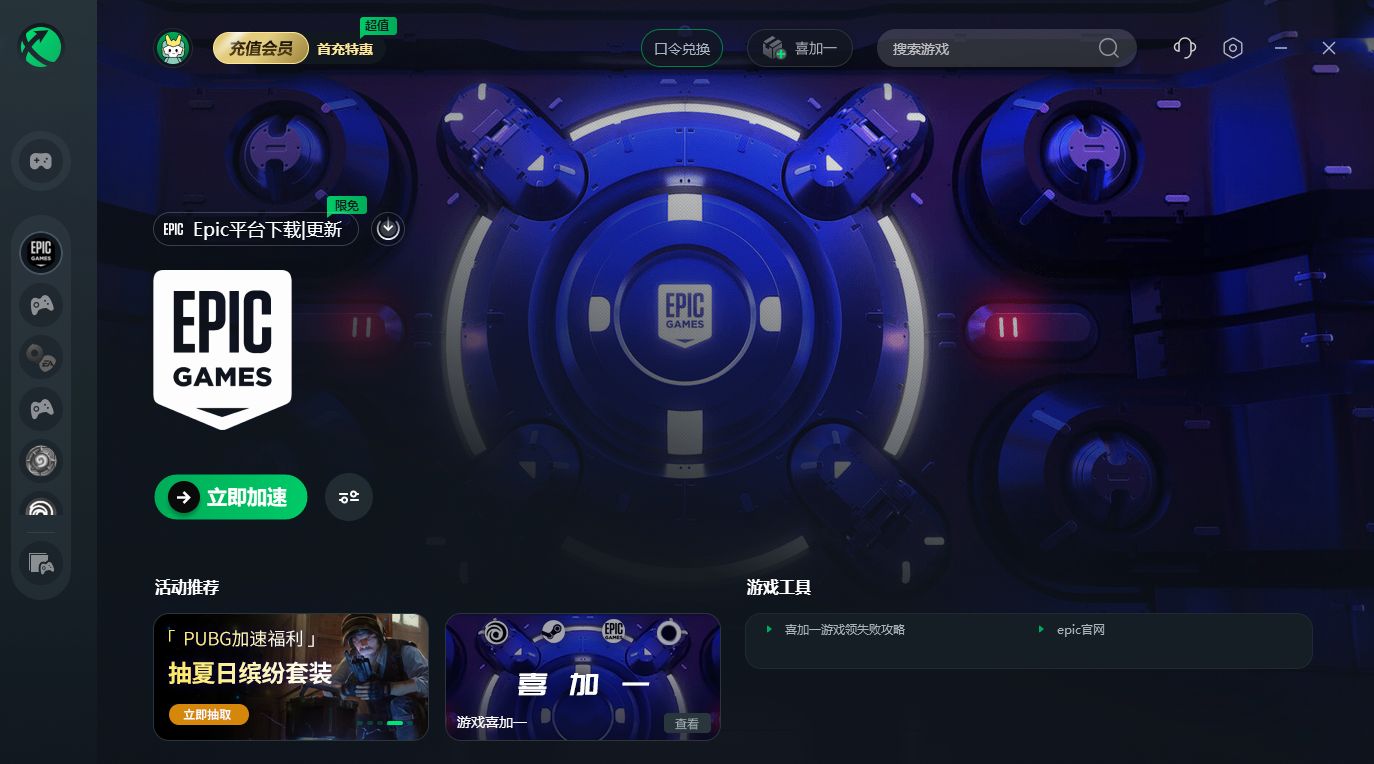Expand the download arrow next to Epic平台下载|更新
The height and width of the screenshot is (764, 1374).
coord(388,229)
